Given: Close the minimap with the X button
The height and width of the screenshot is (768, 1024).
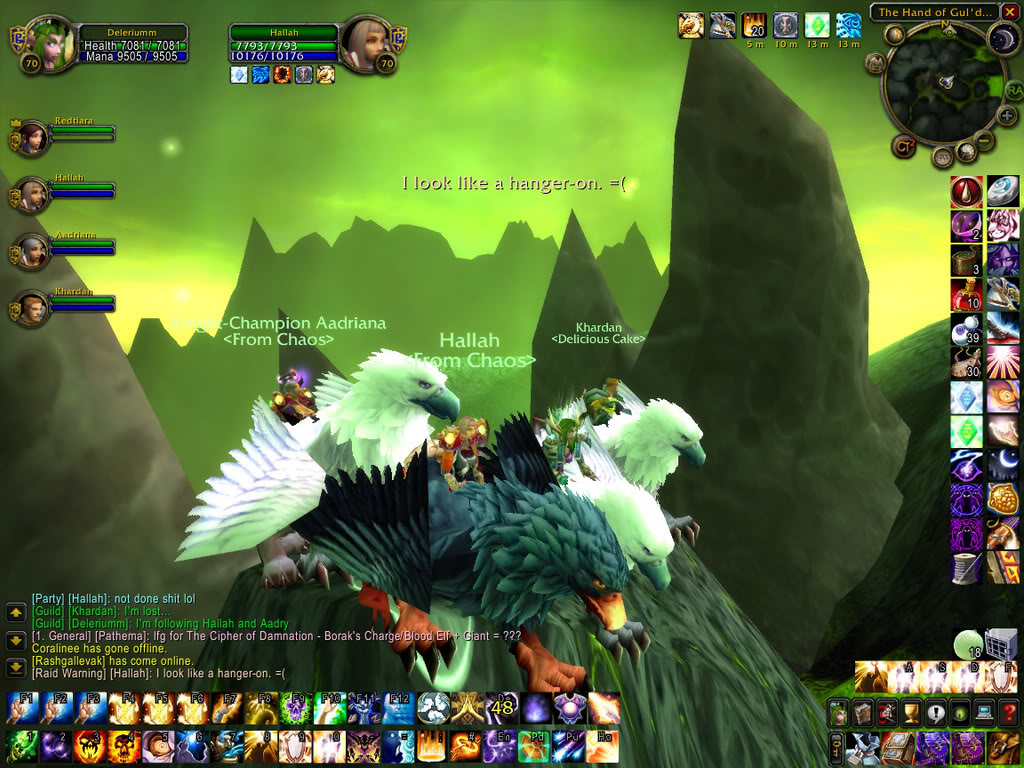Looking at the screenshot, I should [x=1012, y=13].
